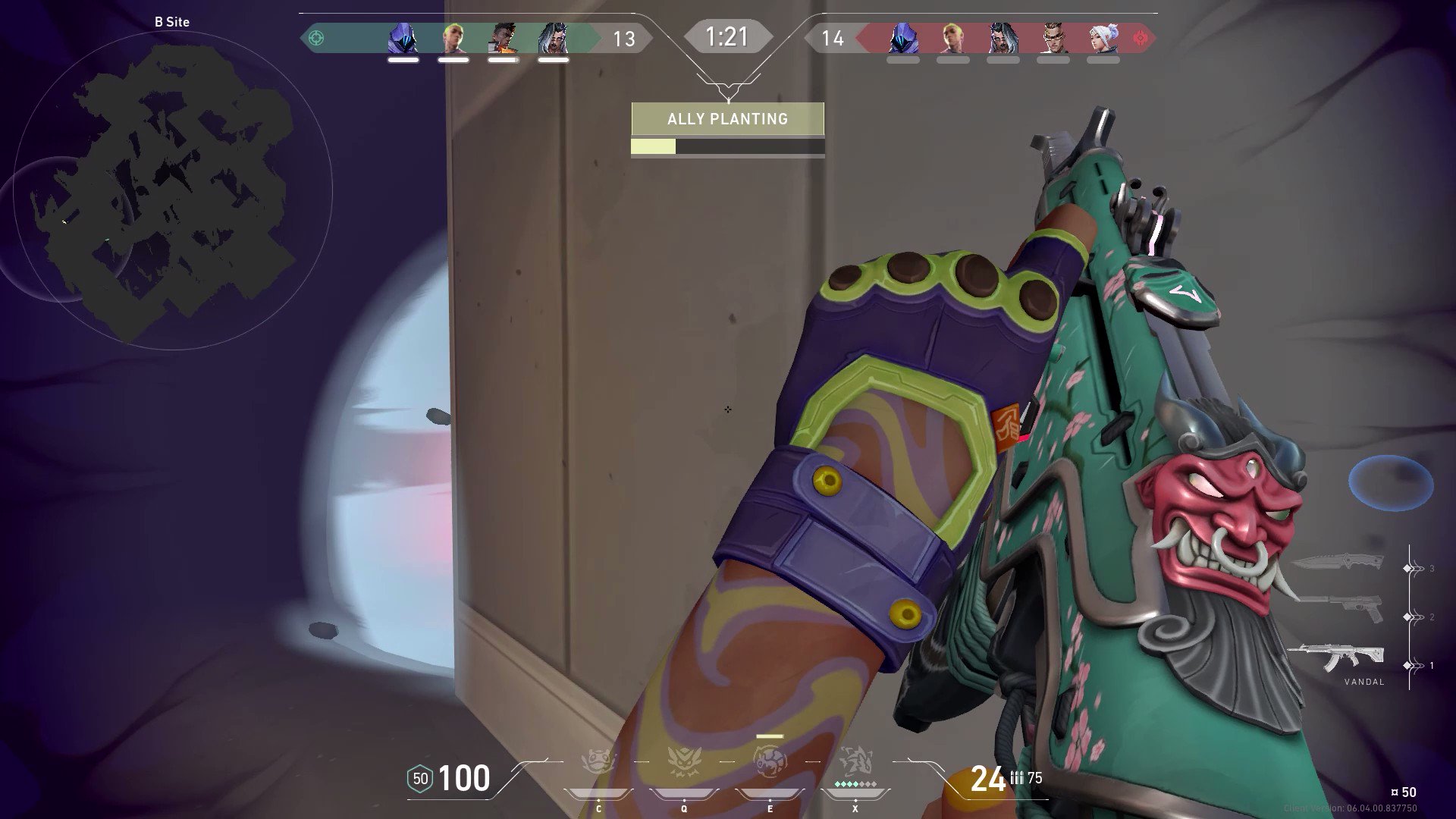Click an ally weapon status bar under Omen
Screen dimensions: 1456x819
point(402,60)
